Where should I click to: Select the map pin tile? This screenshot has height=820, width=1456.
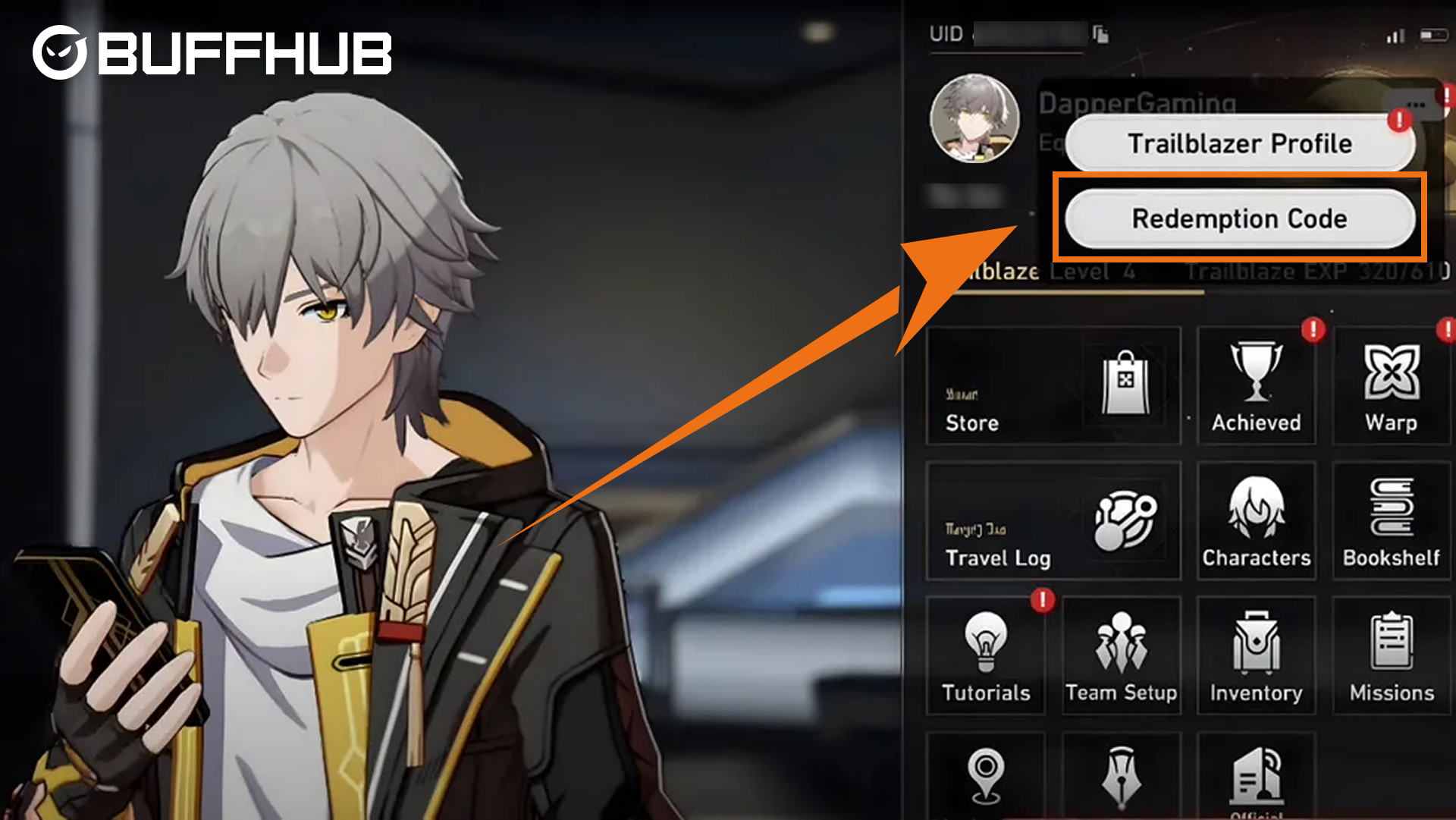click(x=985, y=775)
